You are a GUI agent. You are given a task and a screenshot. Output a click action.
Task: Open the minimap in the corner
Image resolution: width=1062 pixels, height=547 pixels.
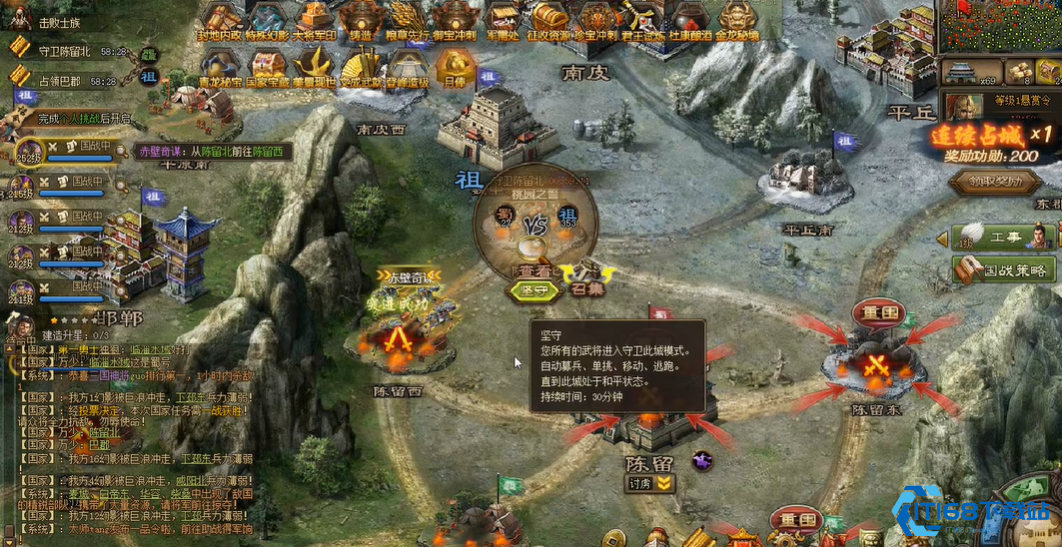pyautogui.click(x=999, y=27)
